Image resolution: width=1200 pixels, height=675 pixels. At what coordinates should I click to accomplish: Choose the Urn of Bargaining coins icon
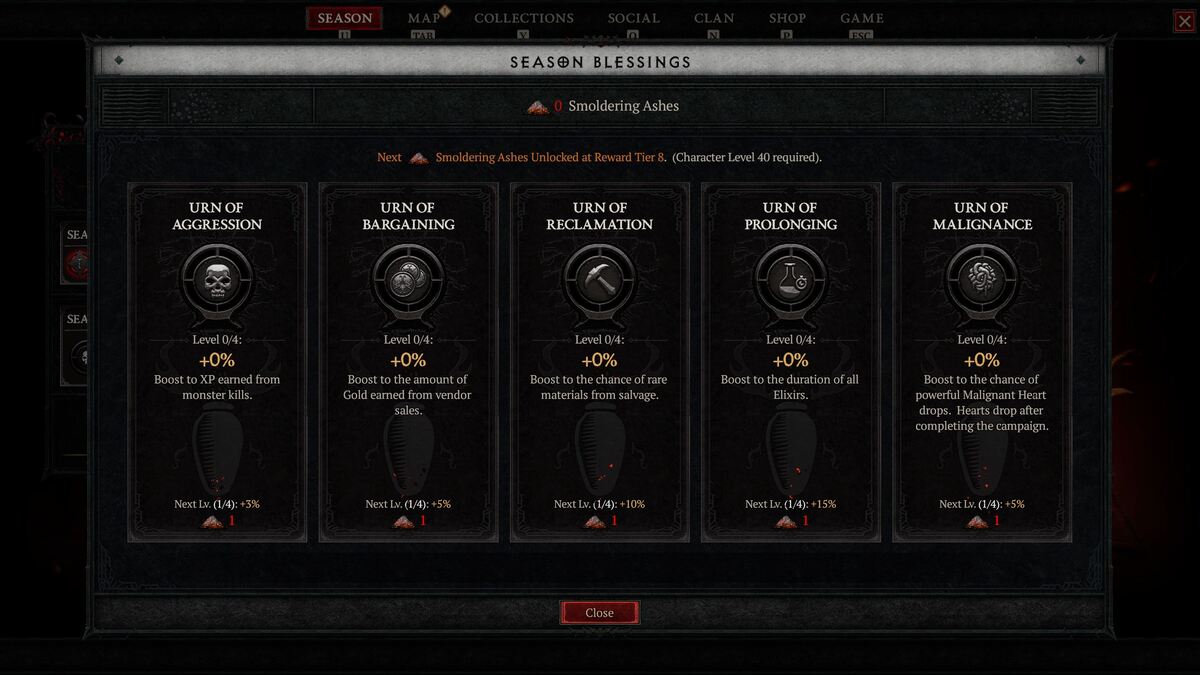click(408, 279)
